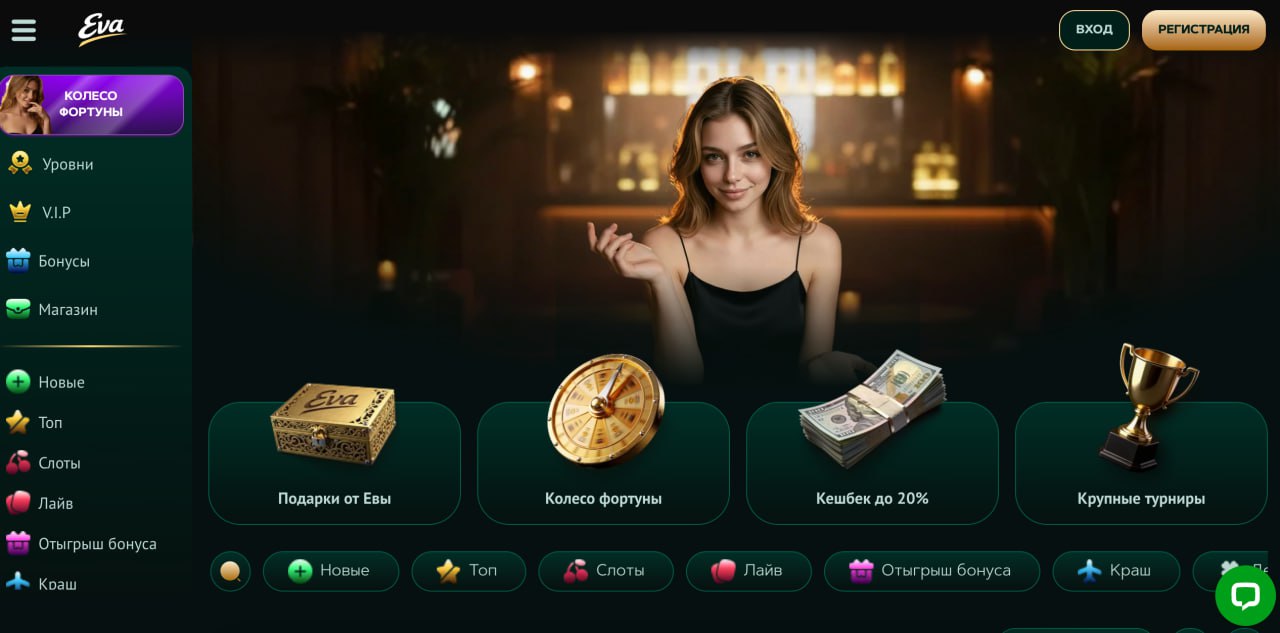Open Магазин in the sidebar
Image resolution: width=1280 pixels, height=633 pixels.
[x=67, y=310]
